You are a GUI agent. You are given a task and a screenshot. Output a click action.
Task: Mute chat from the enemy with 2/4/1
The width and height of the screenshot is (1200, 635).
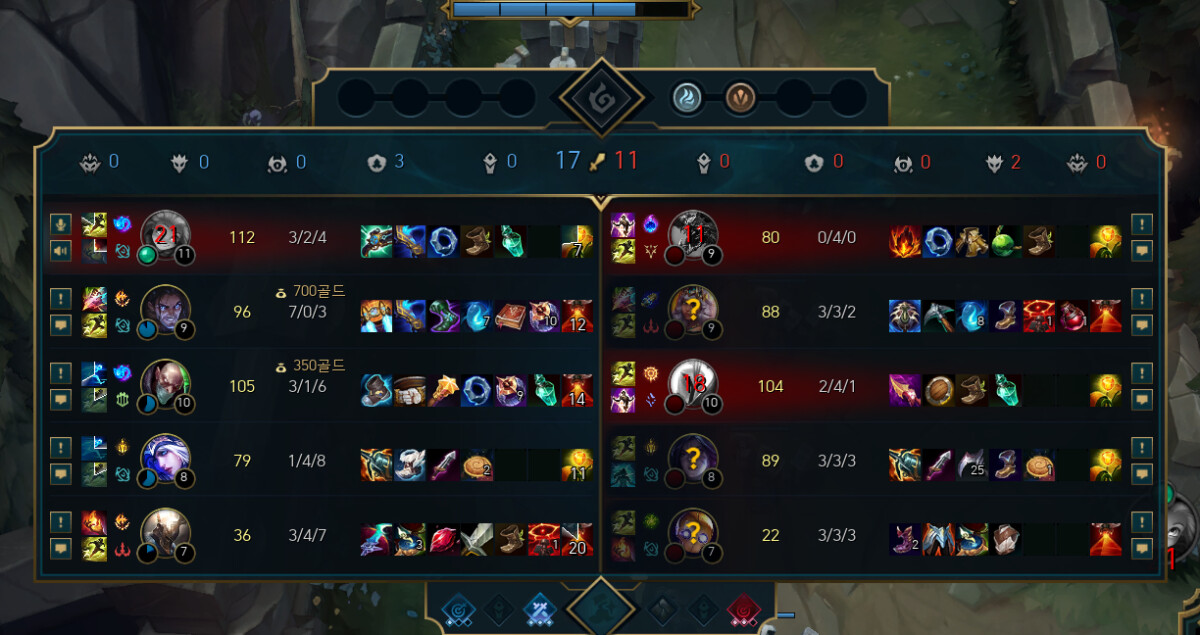click(1141, 399)
